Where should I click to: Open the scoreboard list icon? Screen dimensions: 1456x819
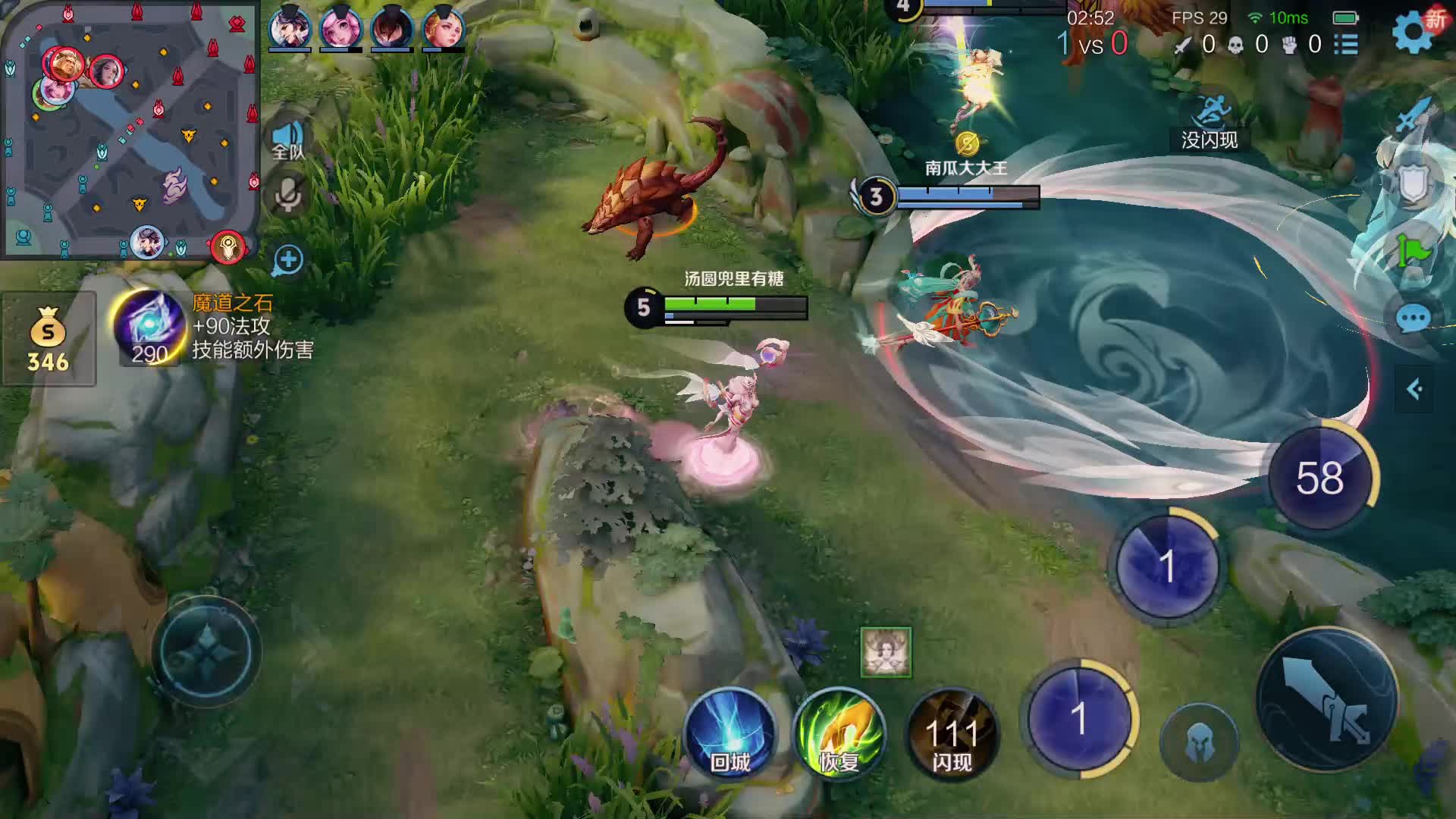click(1346, 44)
